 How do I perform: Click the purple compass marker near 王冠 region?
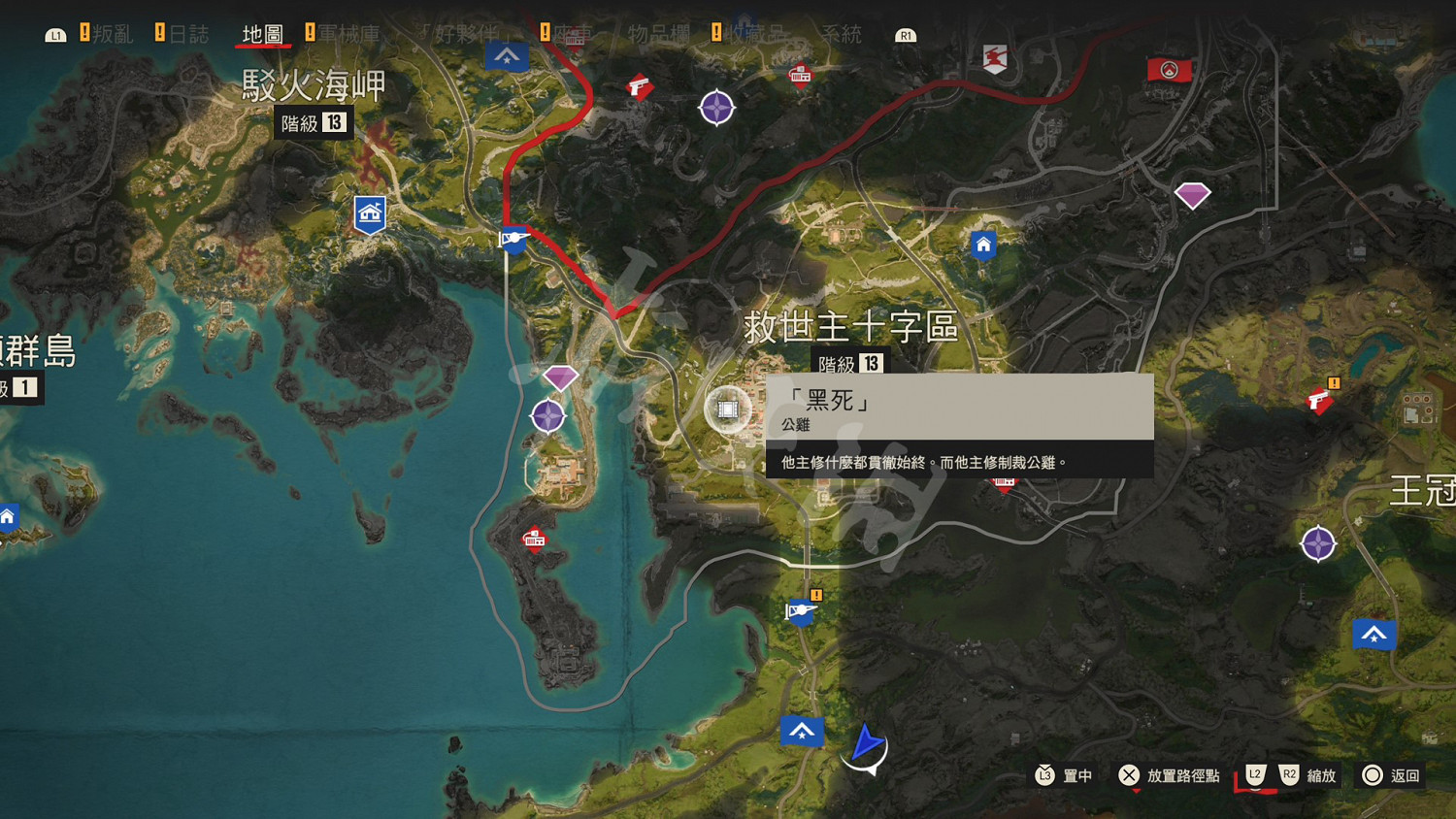pyautogui.click(x=1318, y=543)
